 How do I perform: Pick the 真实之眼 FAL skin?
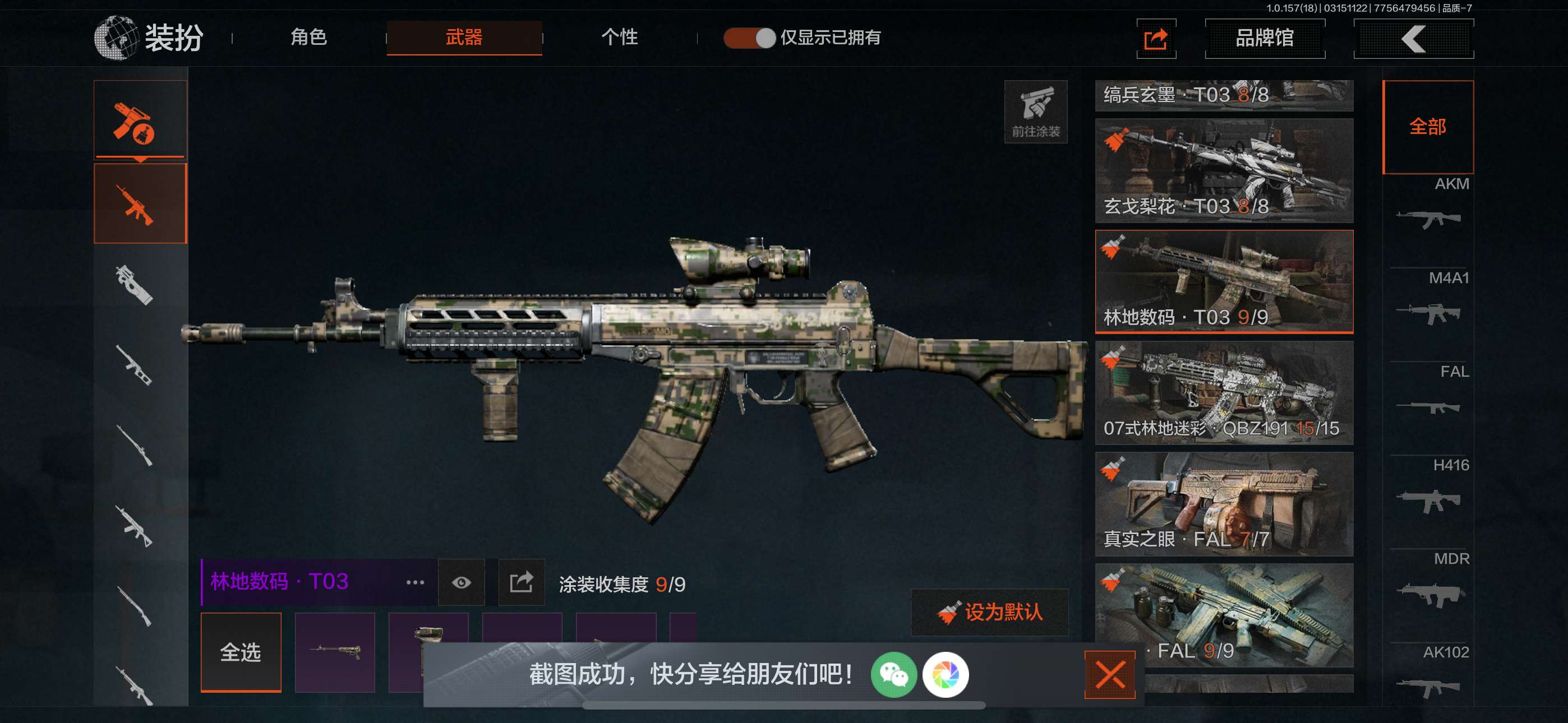tap(1224, 503)
